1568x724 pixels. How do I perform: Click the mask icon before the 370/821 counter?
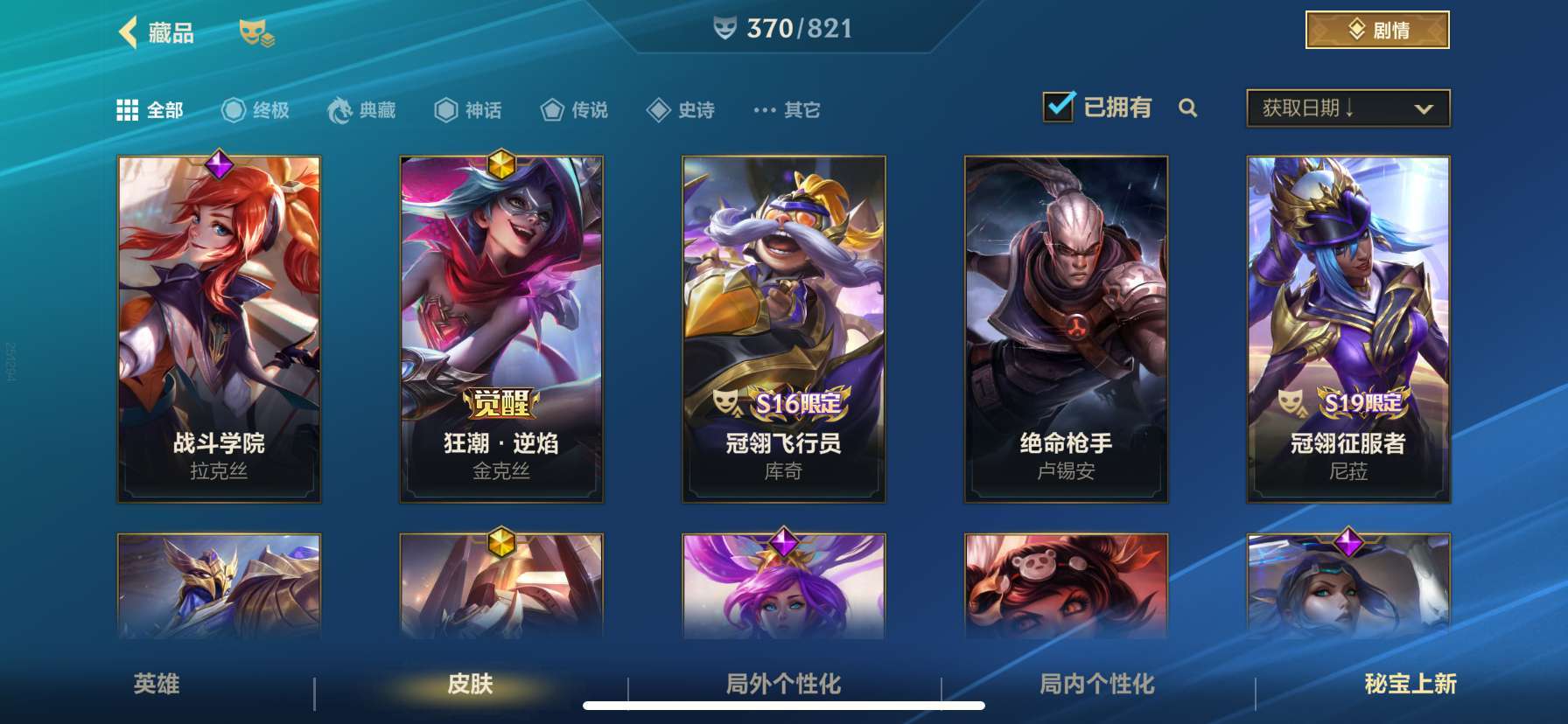click(x=723, y=27)
